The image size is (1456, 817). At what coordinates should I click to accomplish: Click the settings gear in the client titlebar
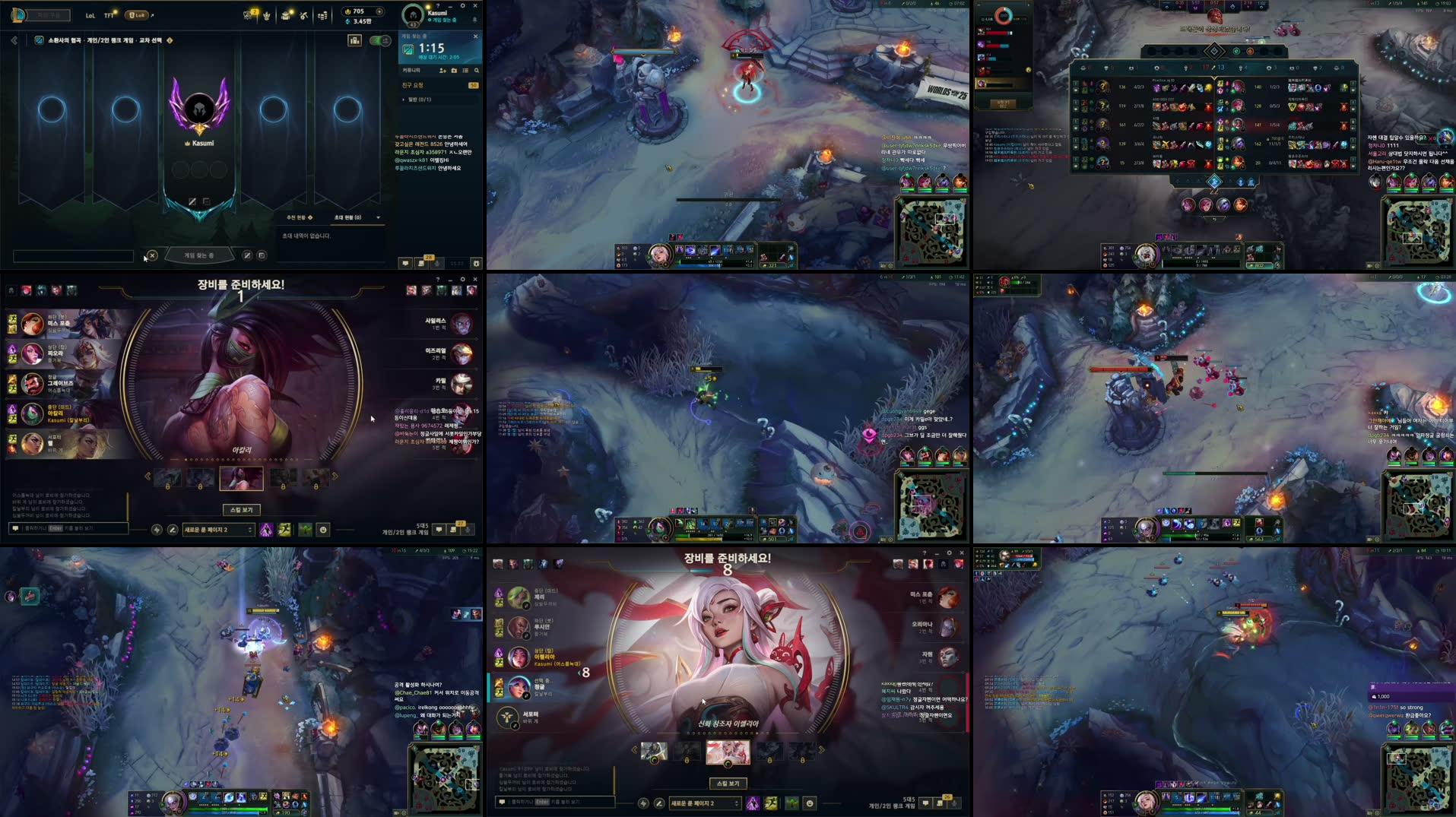coord(462,6)
